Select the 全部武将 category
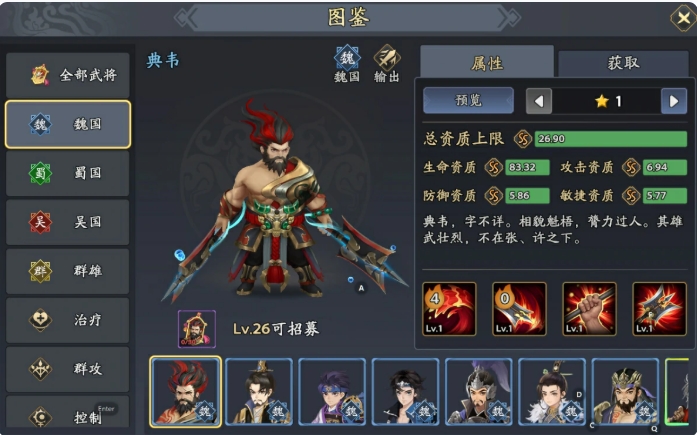Image resolution: width=697 pixels, height=435 pixels. click(x=68, y=74)
